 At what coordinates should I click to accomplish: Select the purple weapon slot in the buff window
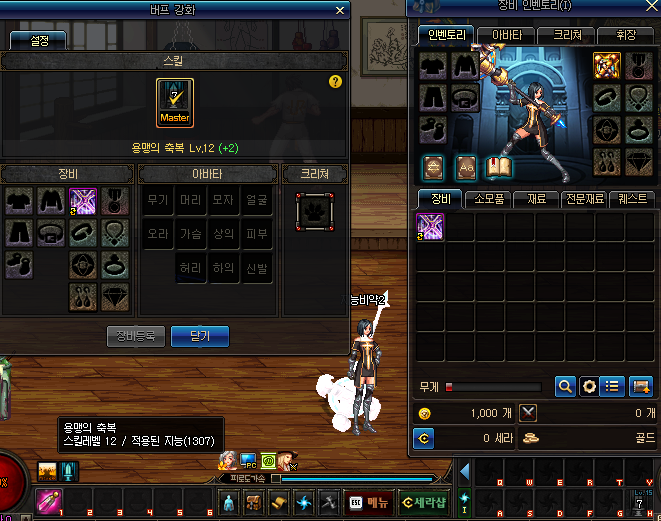click(82, 201)
